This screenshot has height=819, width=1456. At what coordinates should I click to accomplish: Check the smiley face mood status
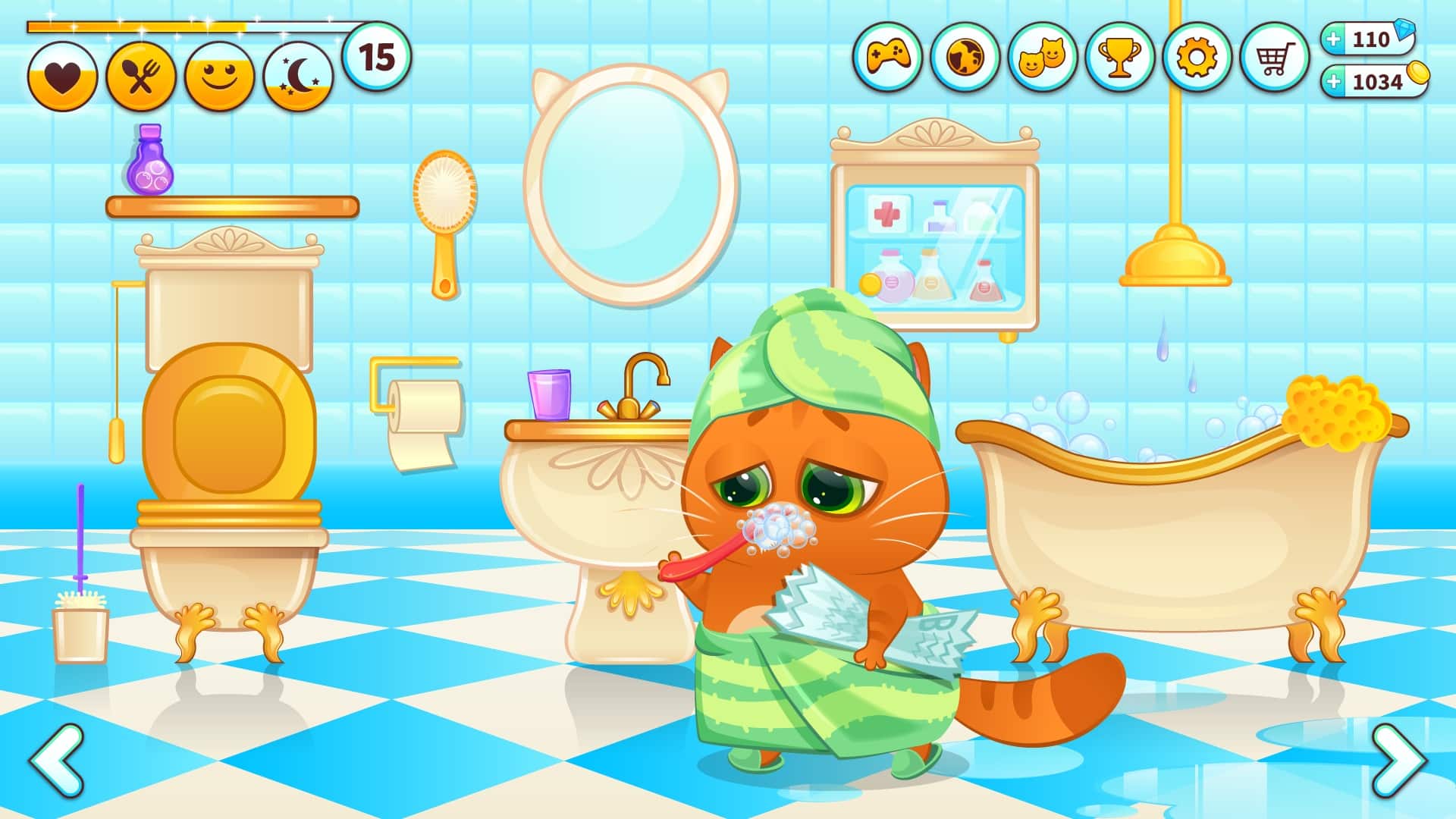point(219,77)
